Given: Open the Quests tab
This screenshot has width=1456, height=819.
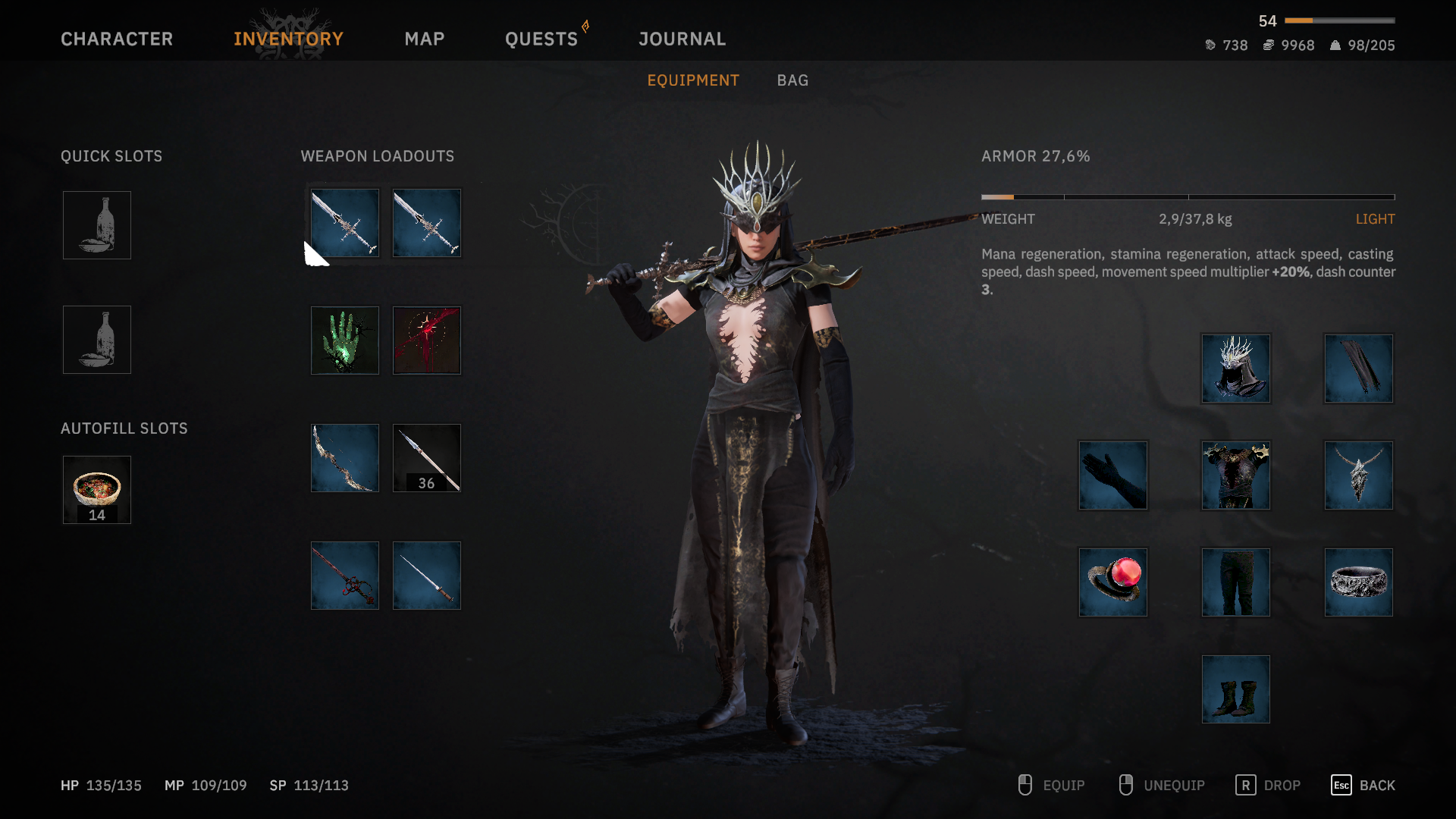Looking at the screenshot, I should tap(541, 39).
